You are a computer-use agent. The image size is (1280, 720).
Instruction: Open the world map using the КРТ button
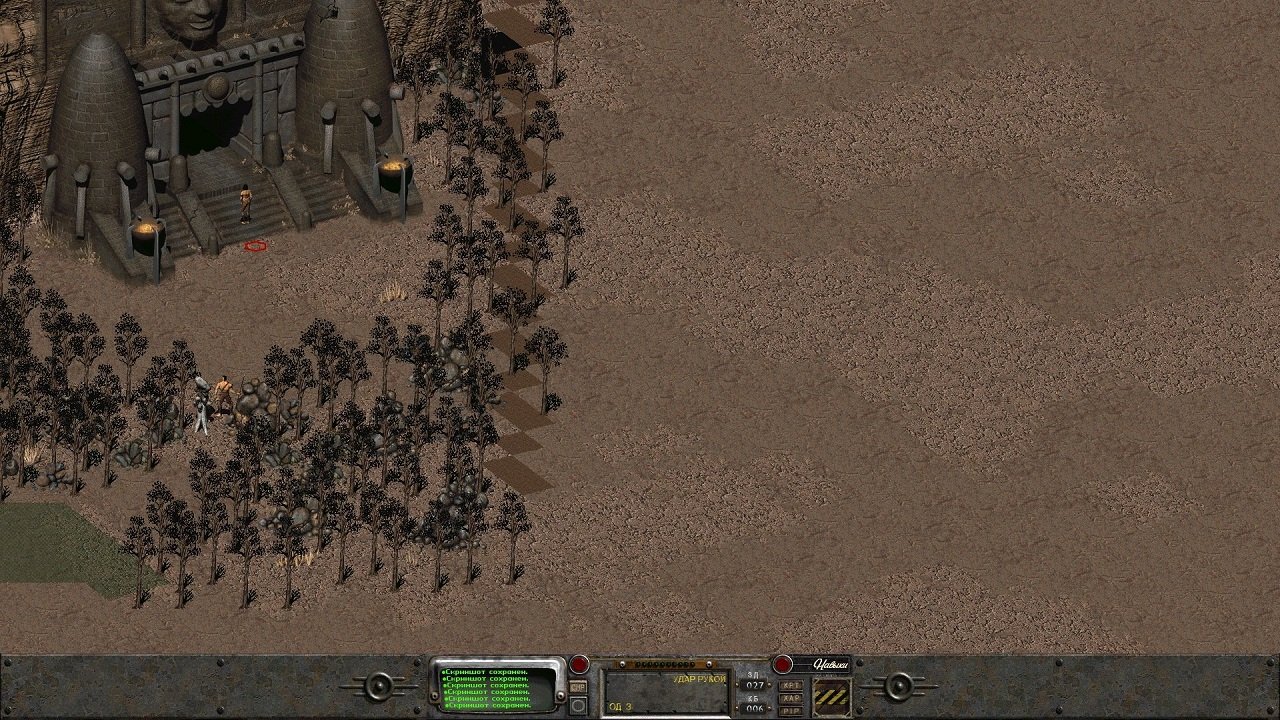tap(791, 684)
